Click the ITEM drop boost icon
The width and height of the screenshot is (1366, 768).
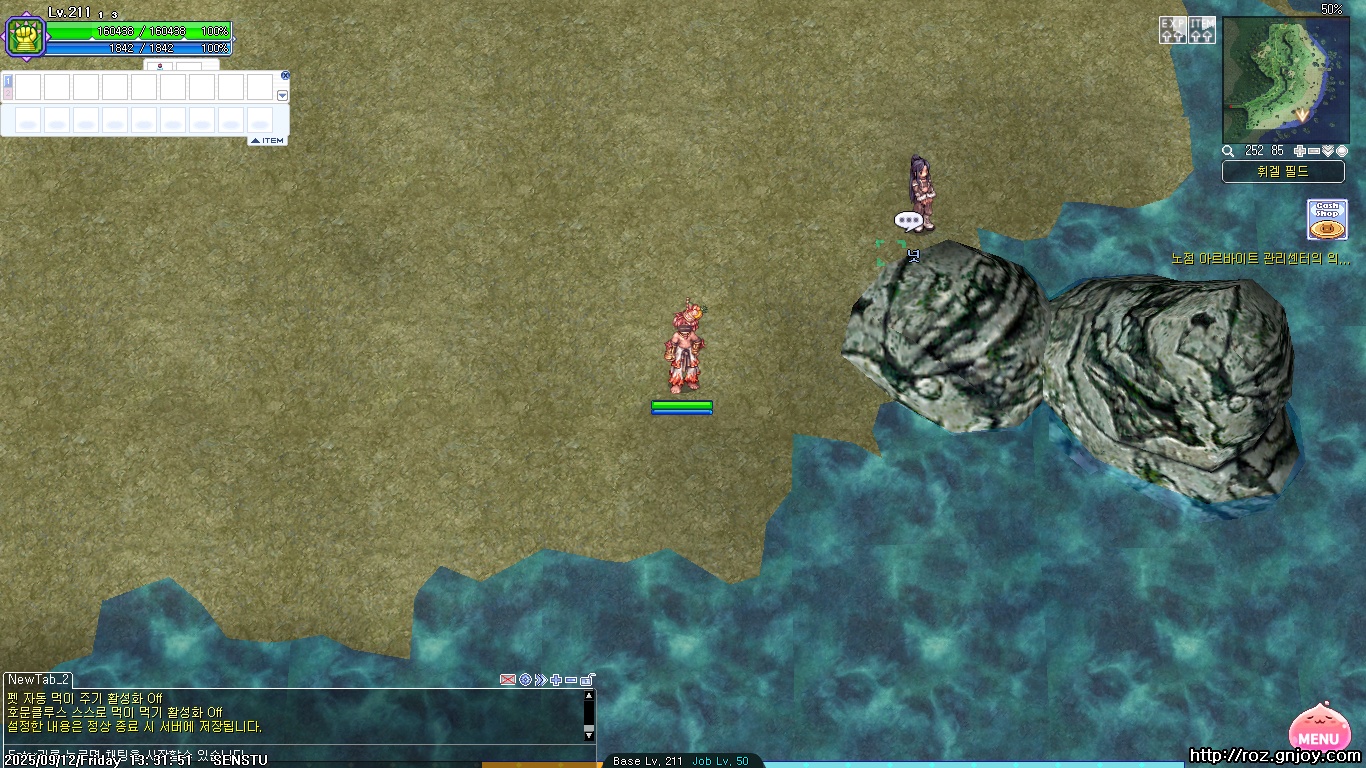tap(1202, 30)
